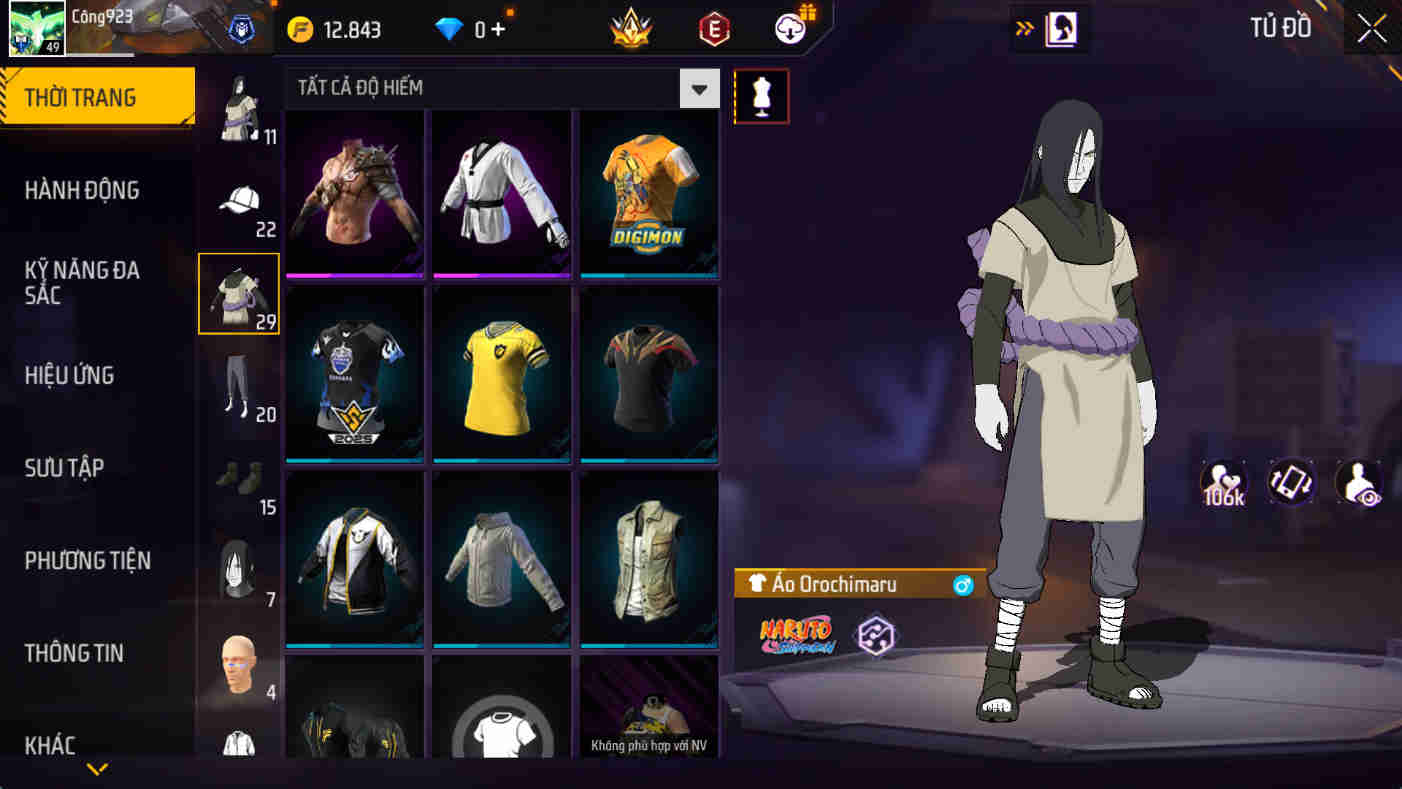Toggle the gender symbol on the Orochimaru item bar
The image size is (1402, 789).
coord(962,584)
